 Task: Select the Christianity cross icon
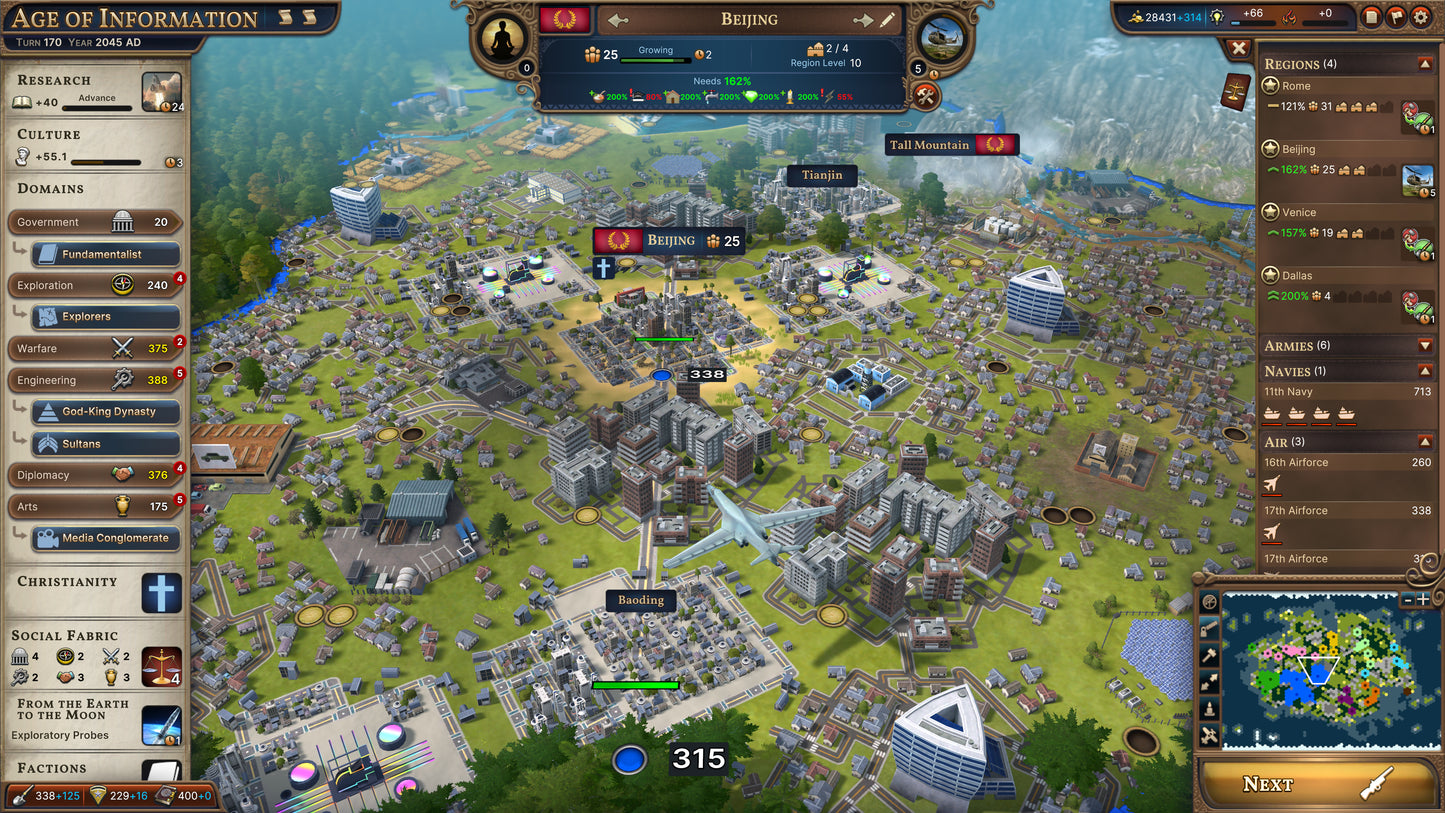[160, 591]
